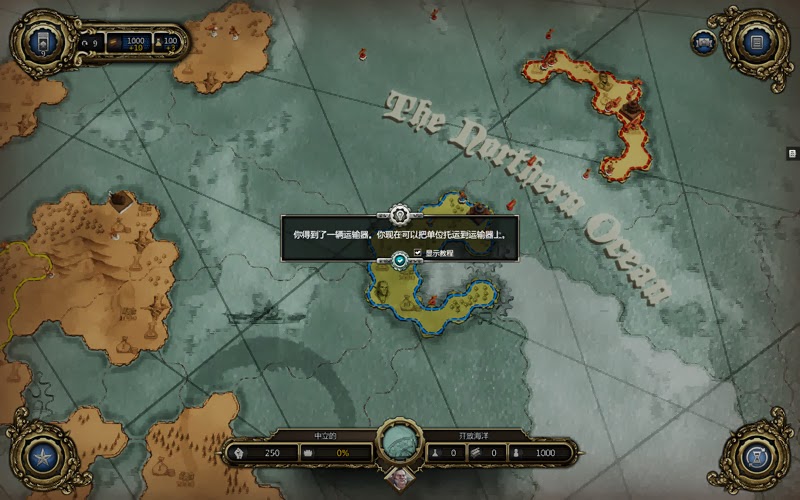The height and width of the screenshot is (500, 800).
Task: Open the star emblem button in the bottom-left corner
Action: point(42,458)
